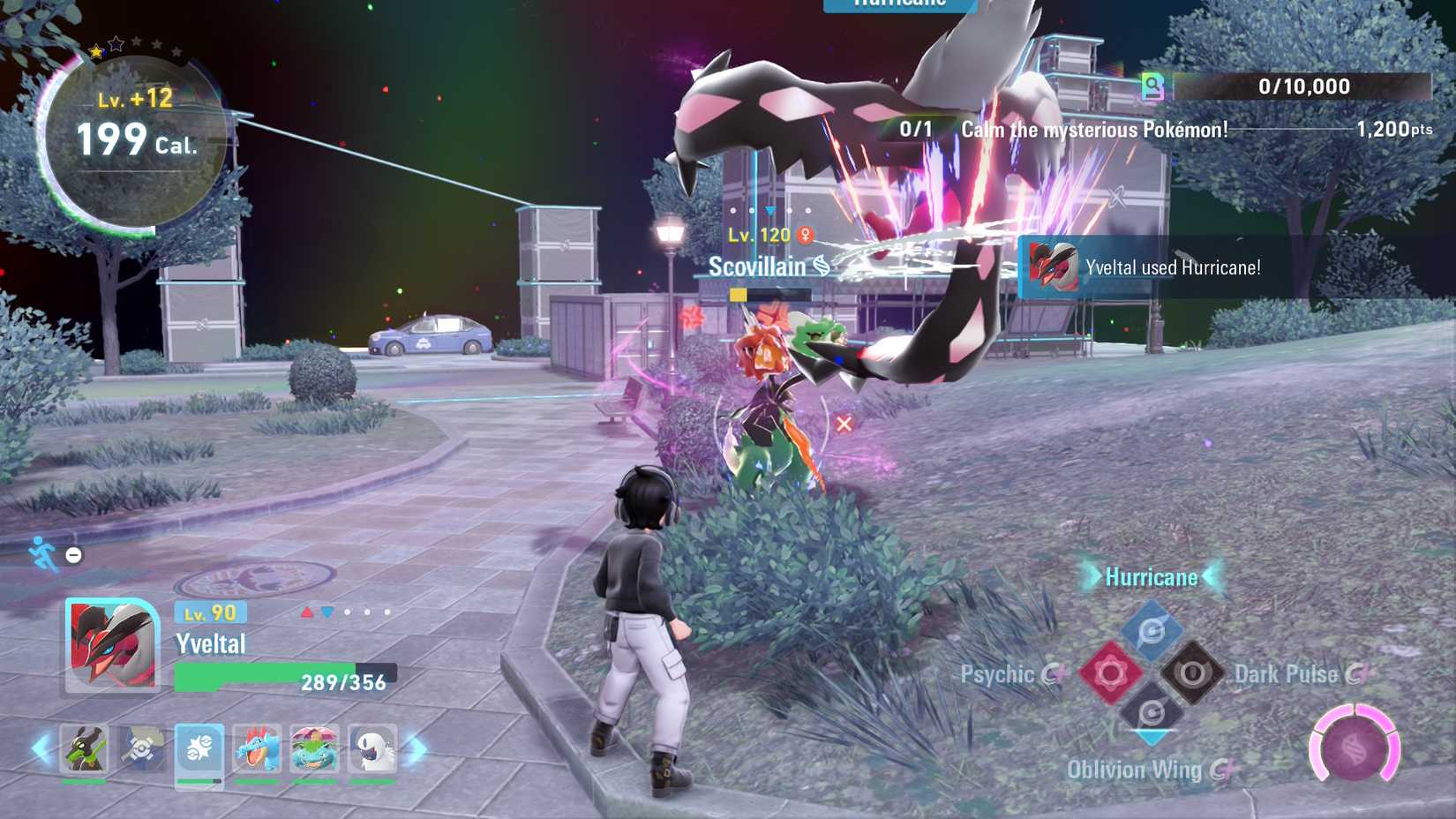This screenshot has height=819, width=1456.
Task: Click the objective 'Calm the mysterious Pokémon!'
Action: 1094,129
